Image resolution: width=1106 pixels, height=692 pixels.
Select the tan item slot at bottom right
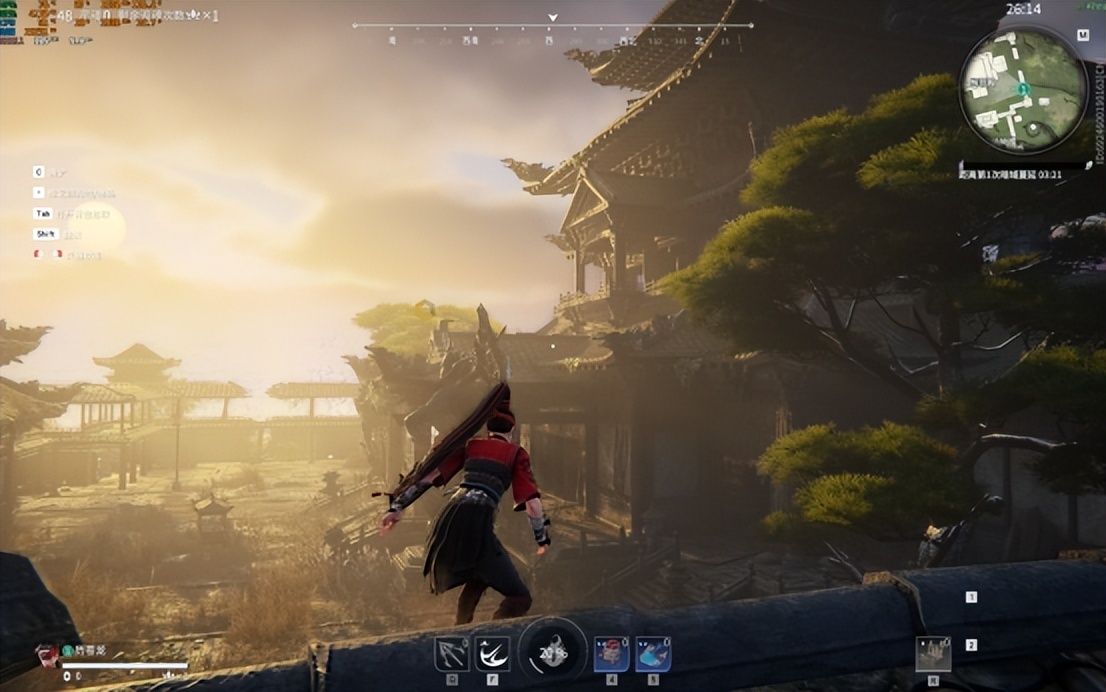pyautogui.click(x=933, y=653)
